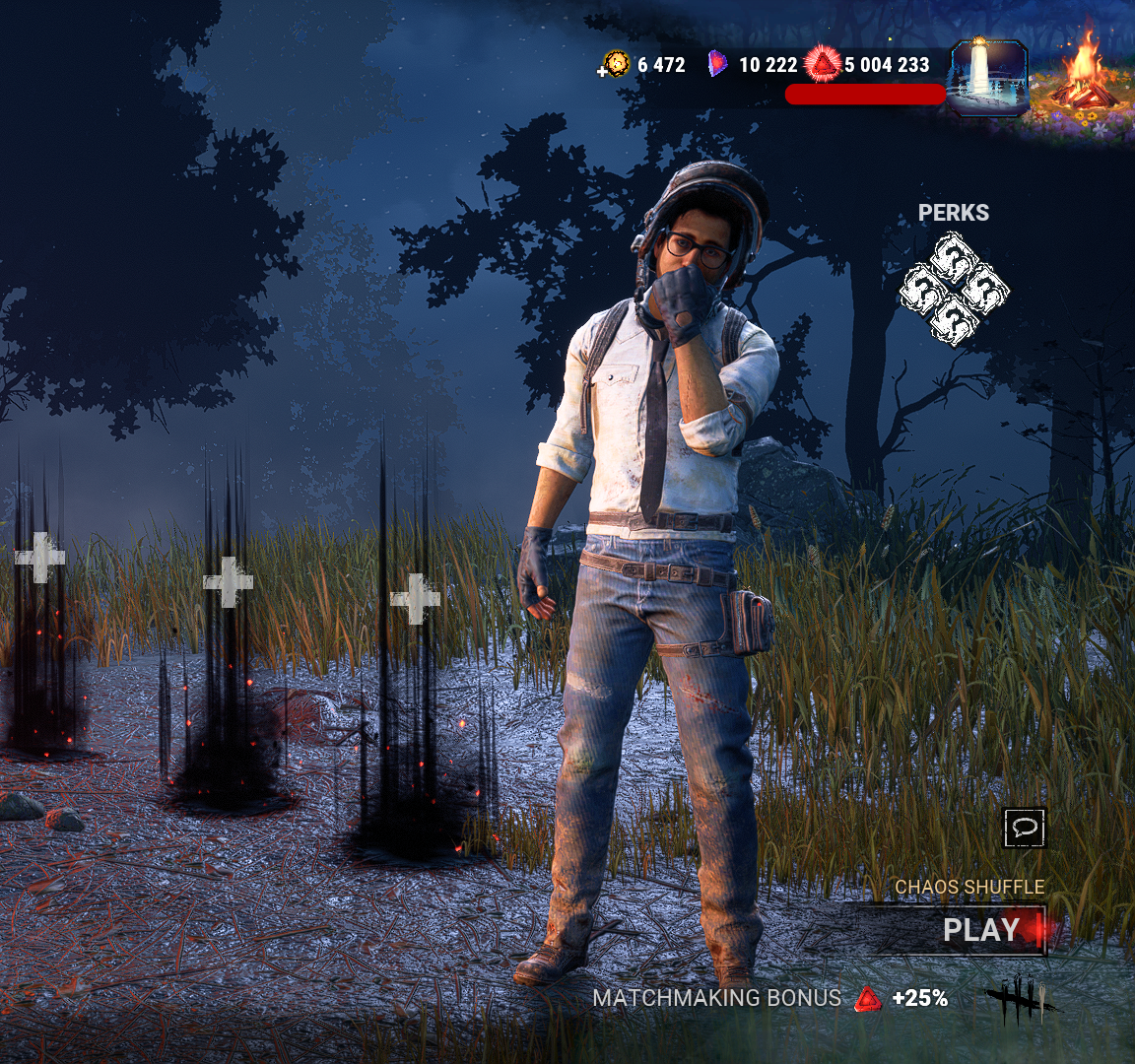
Task: Open the hidden perks loadout diamond
Action: click(954, 289)
